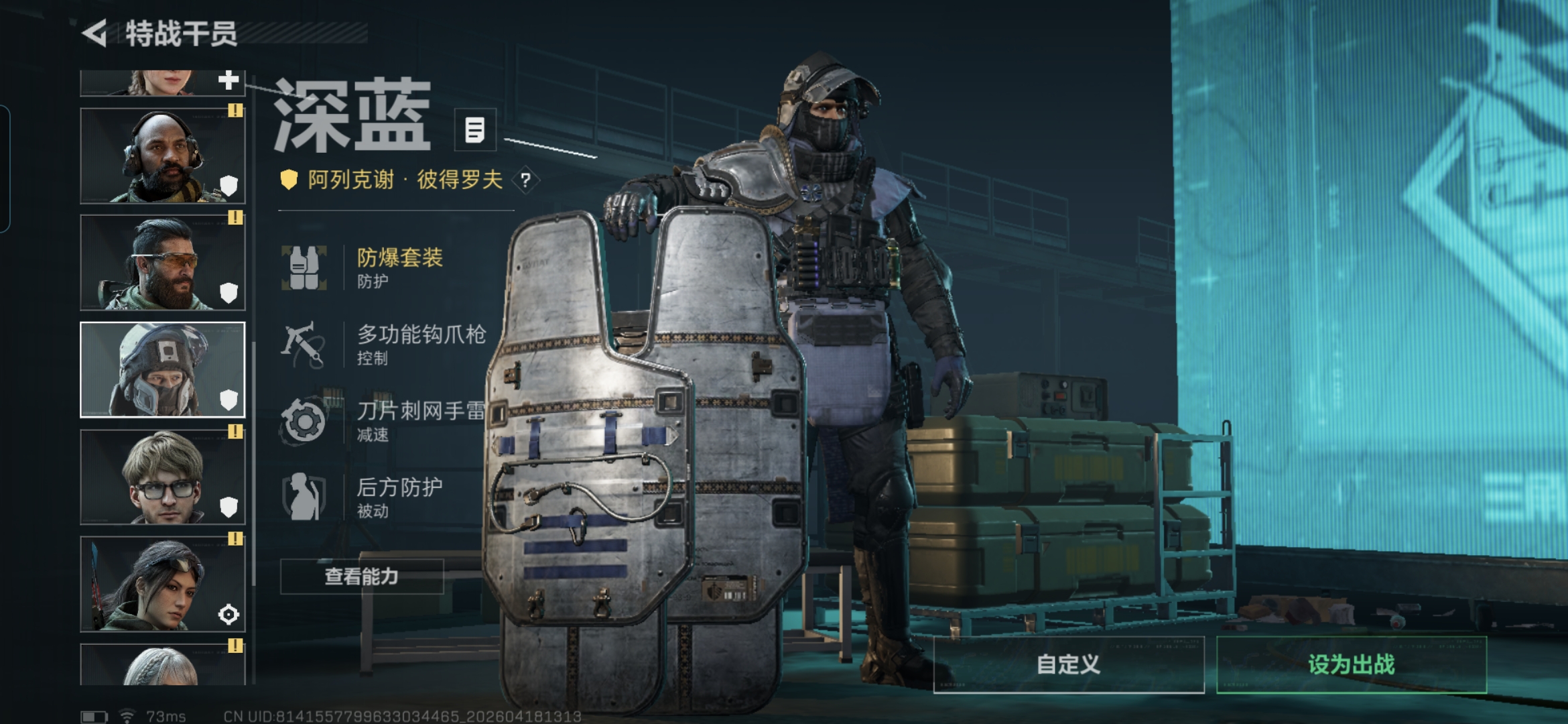Open the operator document icon beside 深蓝

475,129
